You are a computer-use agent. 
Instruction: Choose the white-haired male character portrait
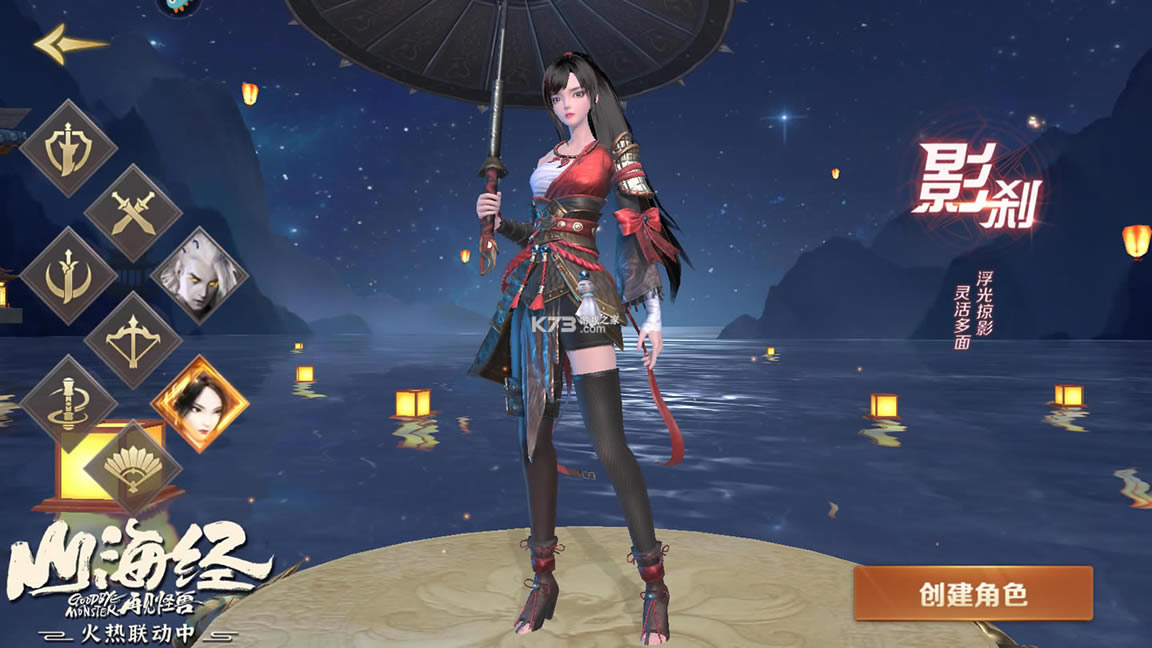(x=199, y=275)
